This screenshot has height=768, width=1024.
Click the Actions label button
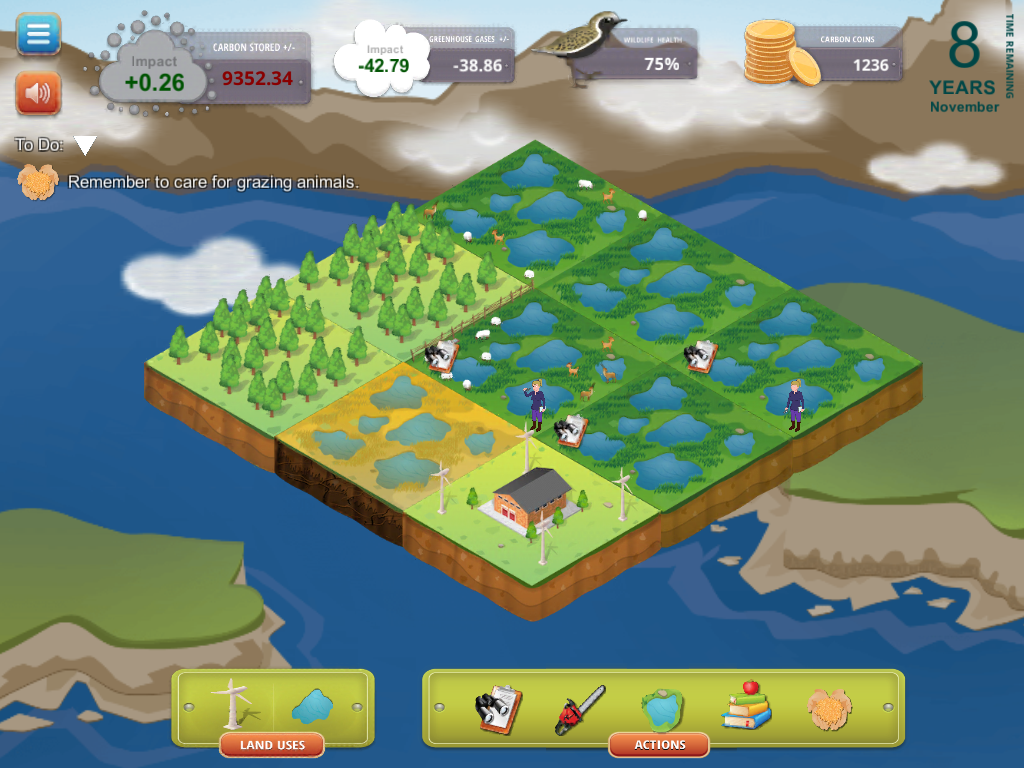click(x=659, y=745)
